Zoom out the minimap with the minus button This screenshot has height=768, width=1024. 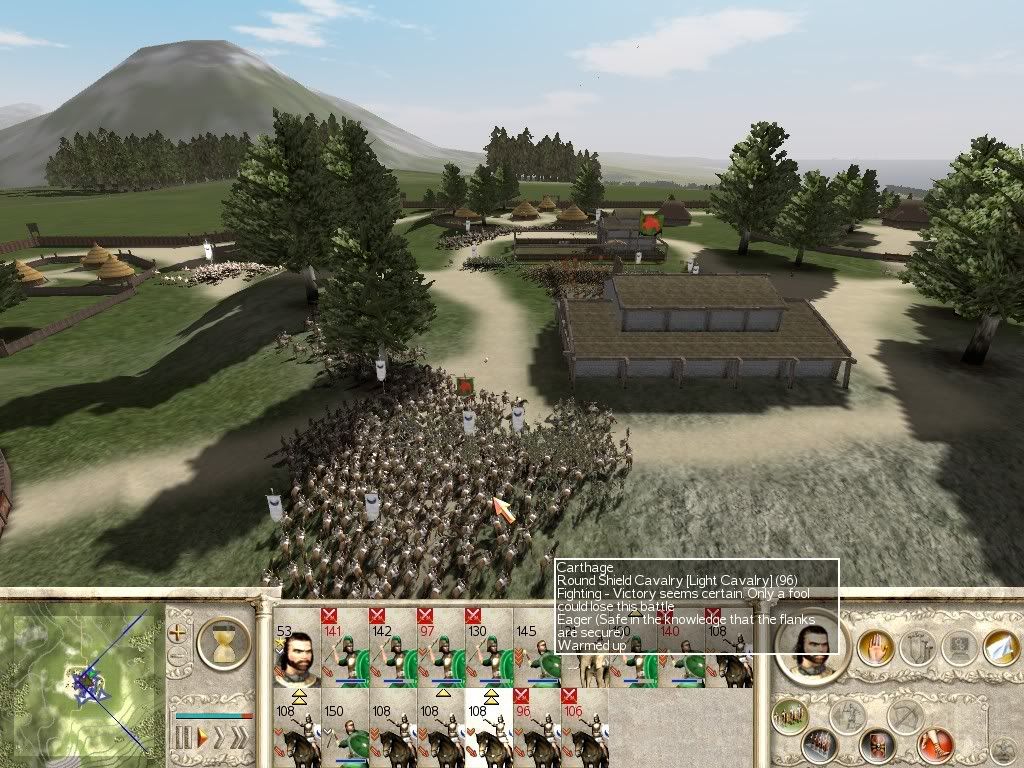[x=179, y=657]
